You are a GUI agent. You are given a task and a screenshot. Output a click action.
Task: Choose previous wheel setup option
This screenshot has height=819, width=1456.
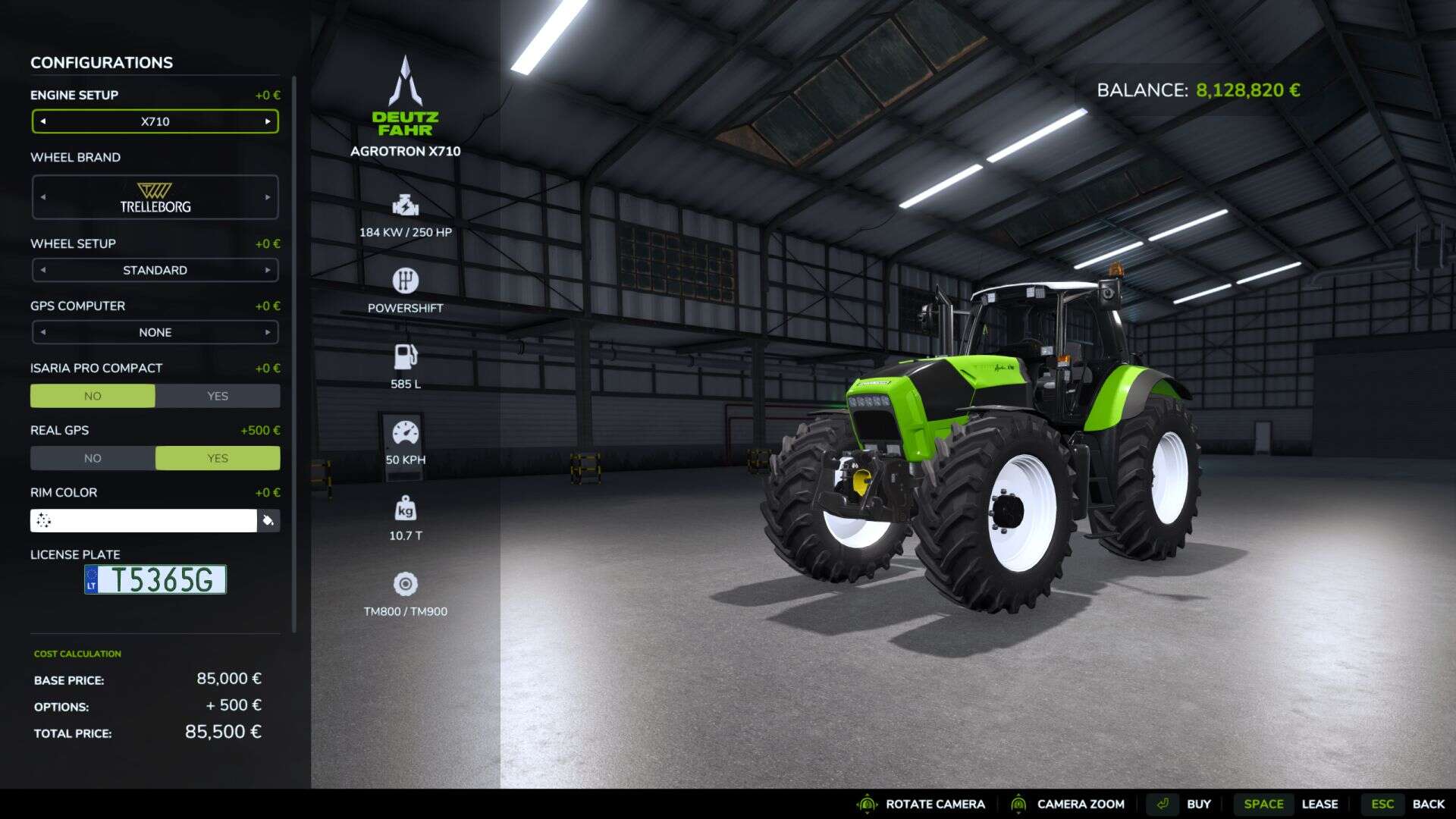pos(43,270)
